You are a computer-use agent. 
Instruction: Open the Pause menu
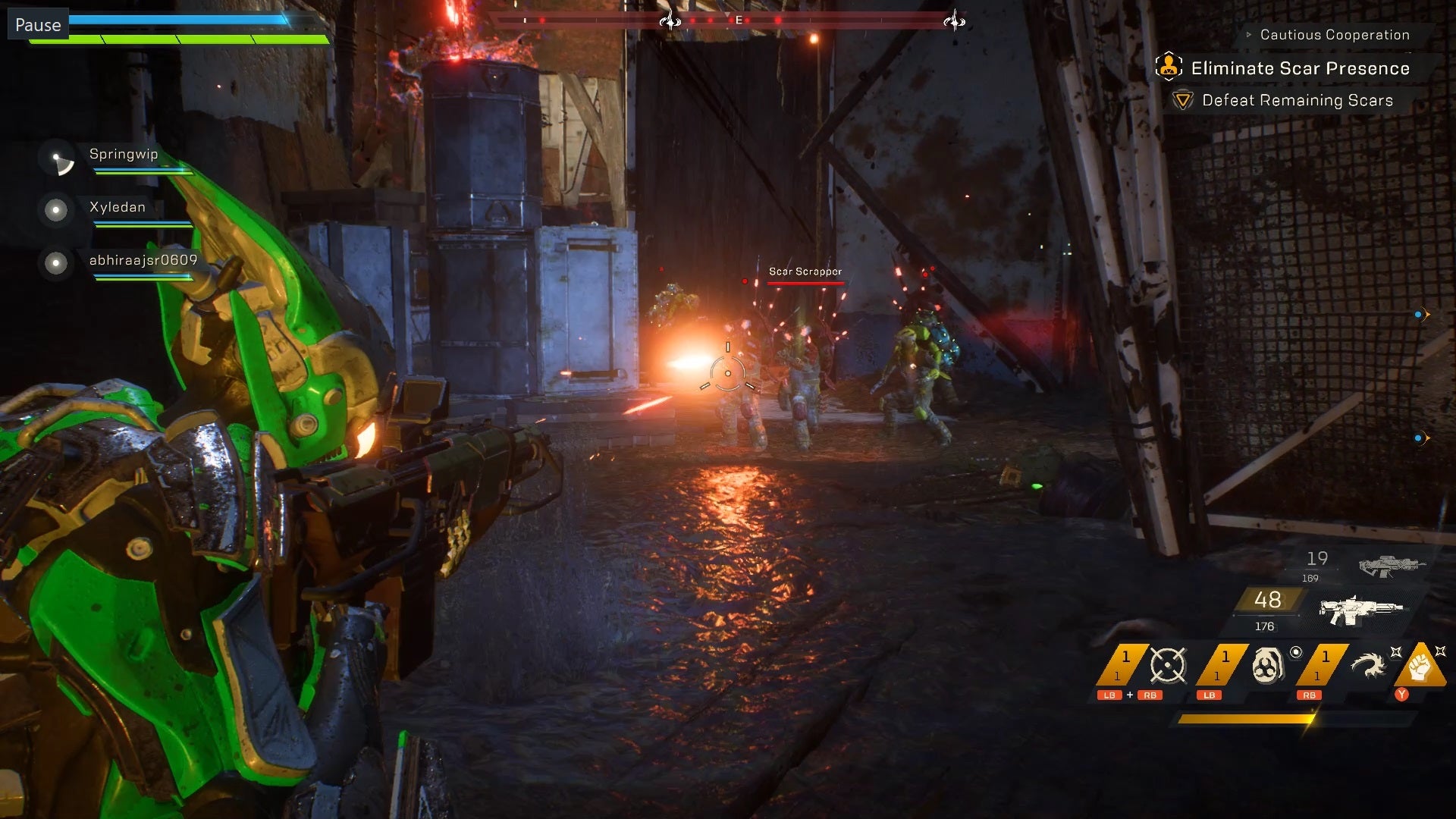click(38, 24)
